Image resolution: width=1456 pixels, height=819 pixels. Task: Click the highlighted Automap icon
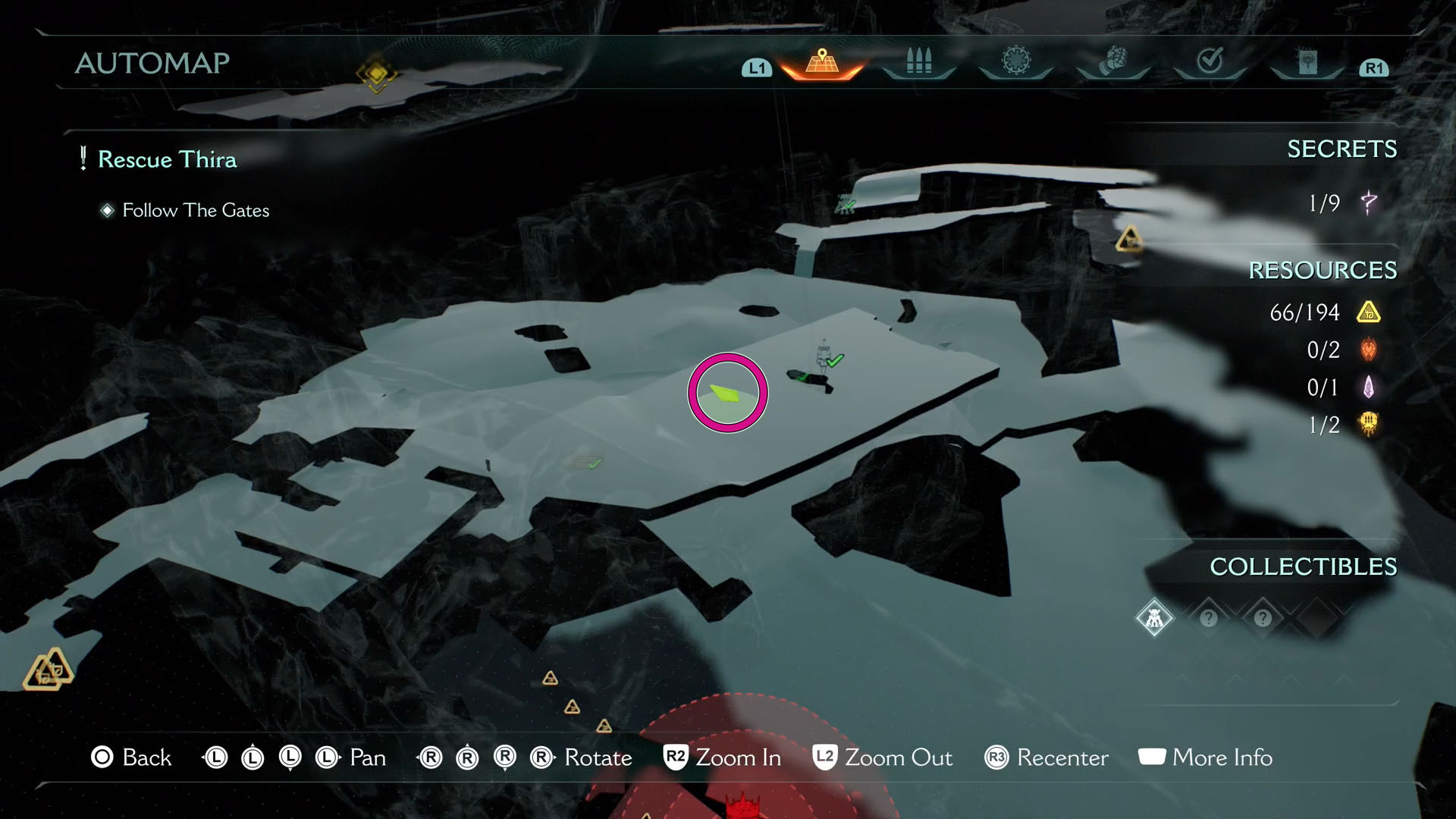[821, 64]
